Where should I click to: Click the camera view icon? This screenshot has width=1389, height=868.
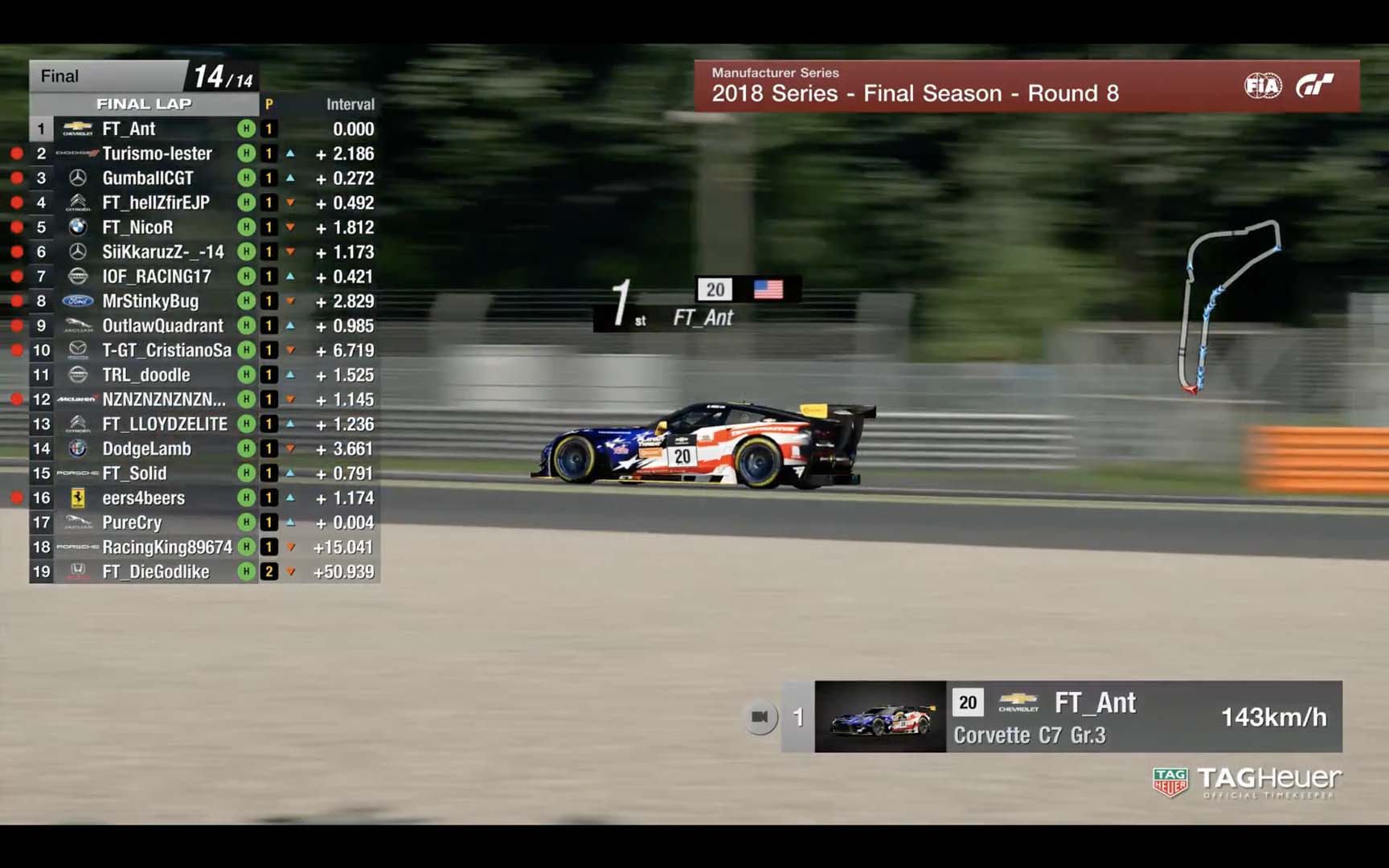760,717
